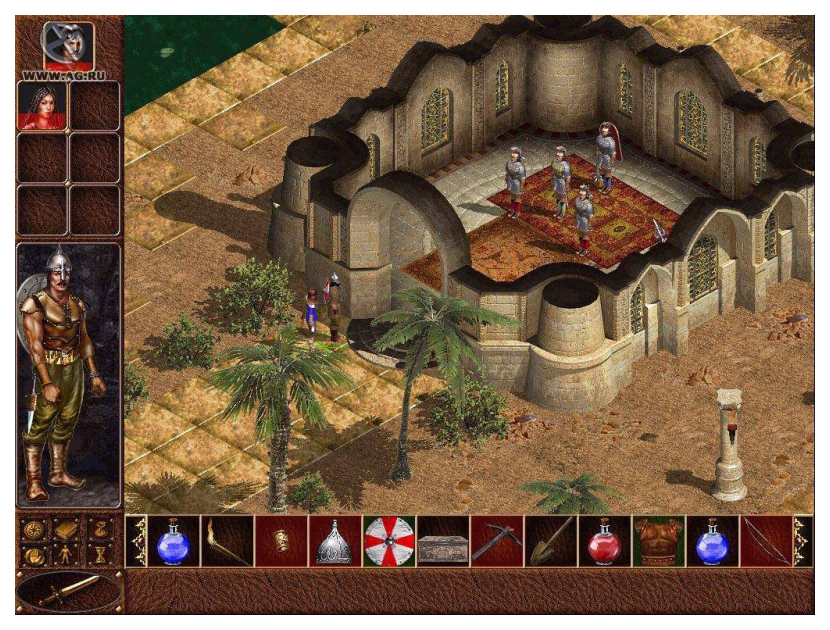830x630 pixels.
Task: Pick the pickaxe from the inventory
Action: click(497, 541)
